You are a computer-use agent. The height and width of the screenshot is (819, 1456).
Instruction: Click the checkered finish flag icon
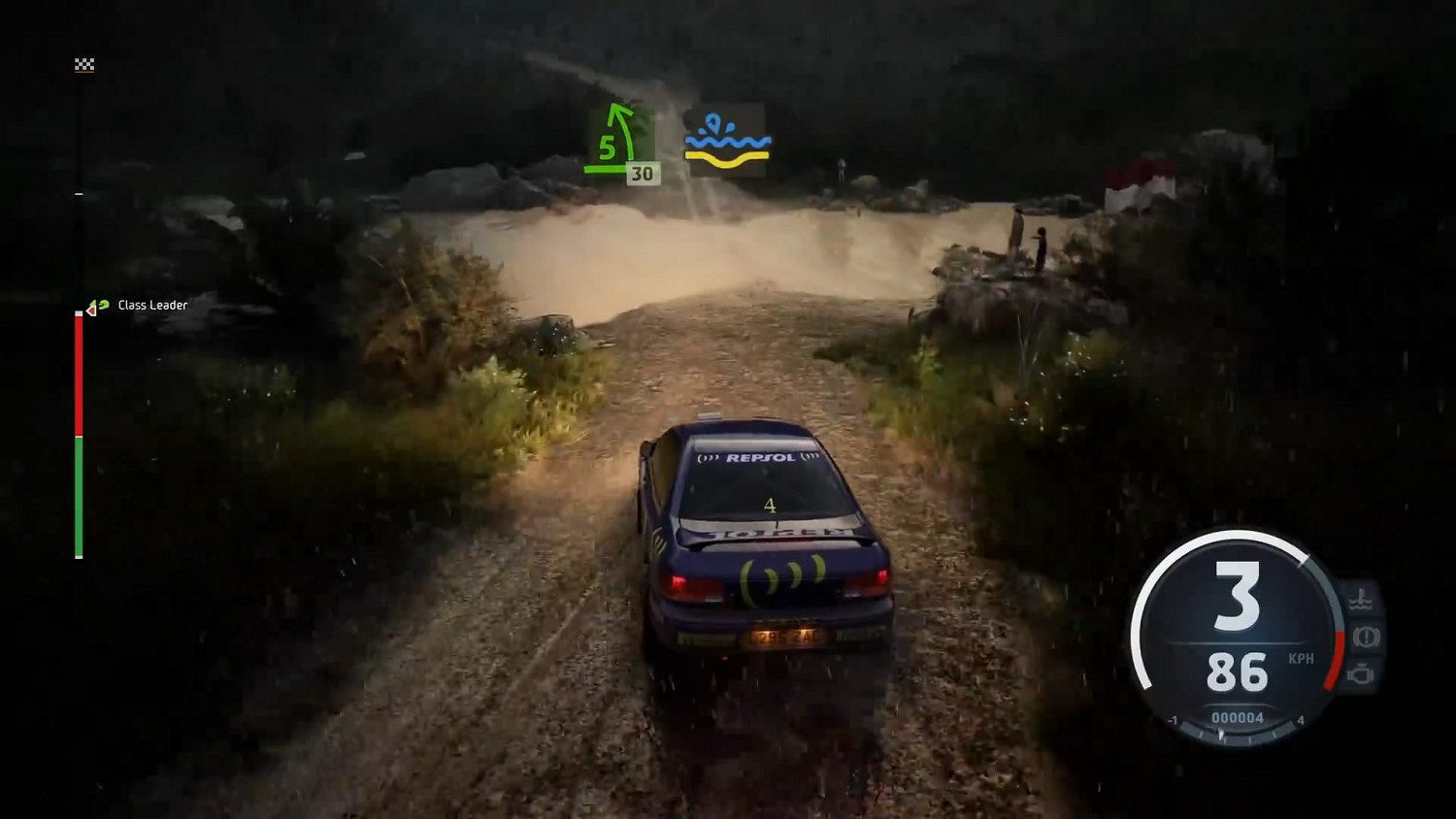85,64
